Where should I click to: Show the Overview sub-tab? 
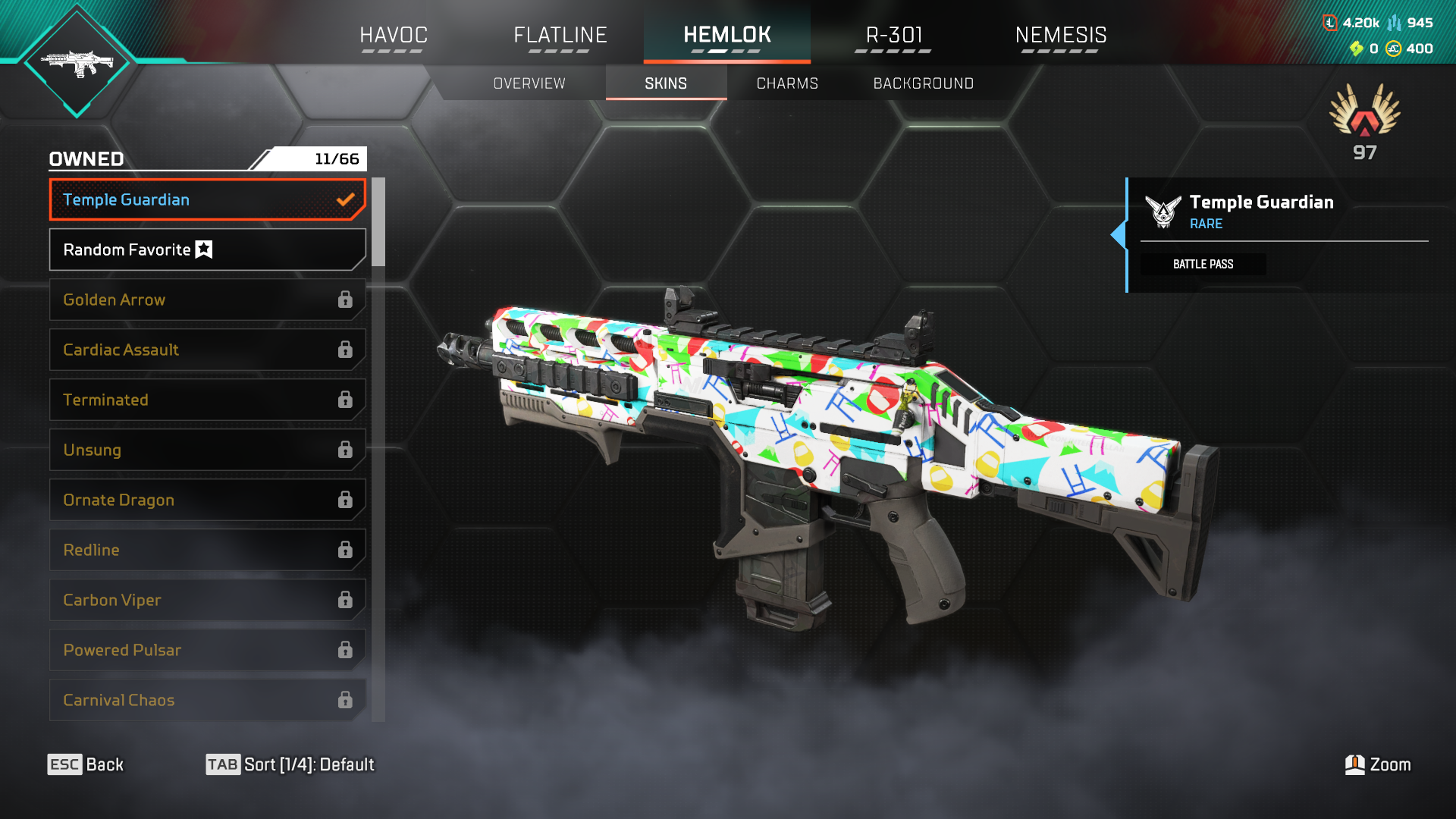tap(529, 83)
